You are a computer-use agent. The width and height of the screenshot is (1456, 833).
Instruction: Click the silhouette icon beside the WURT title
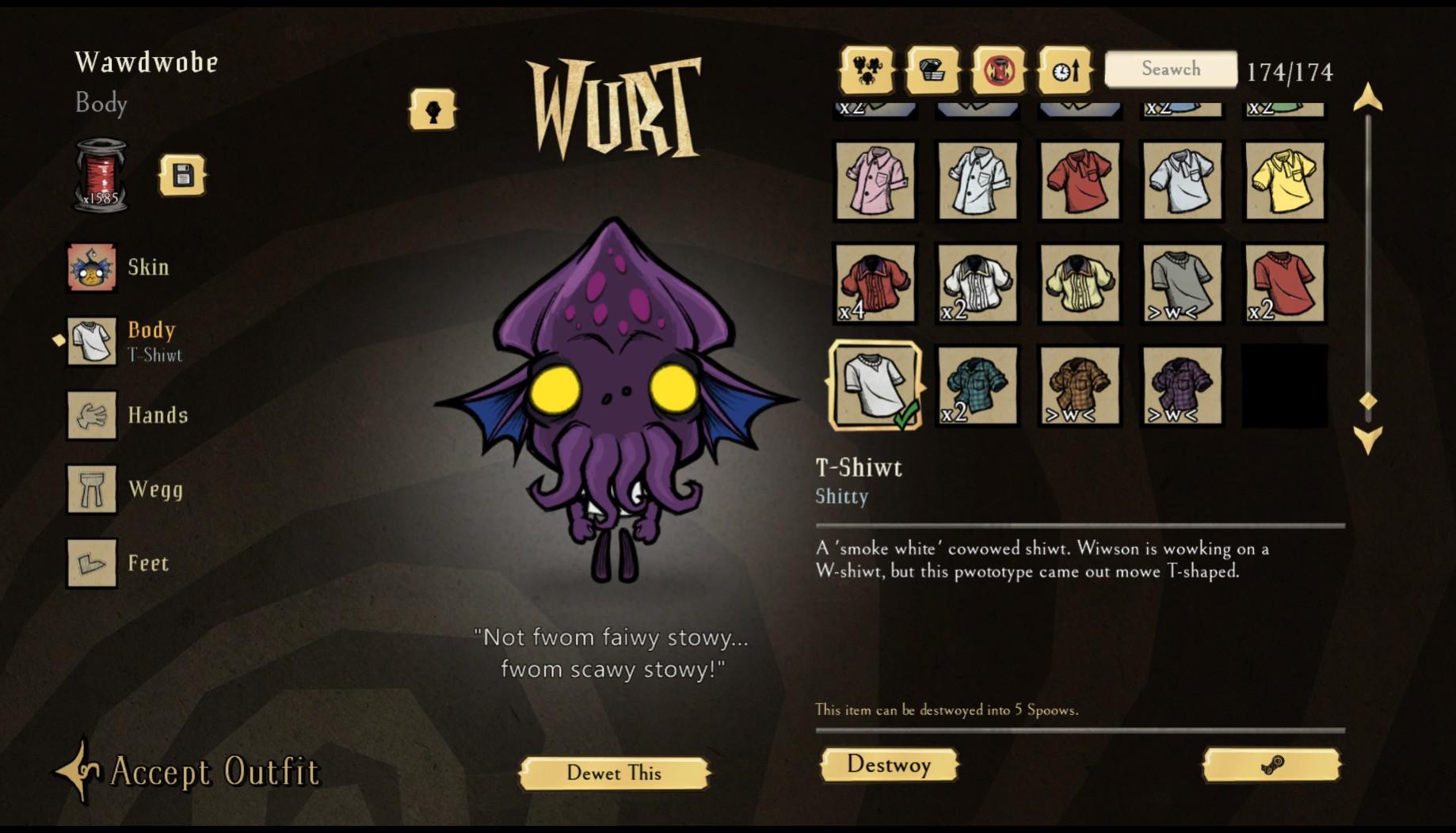[x=431, y=107]
